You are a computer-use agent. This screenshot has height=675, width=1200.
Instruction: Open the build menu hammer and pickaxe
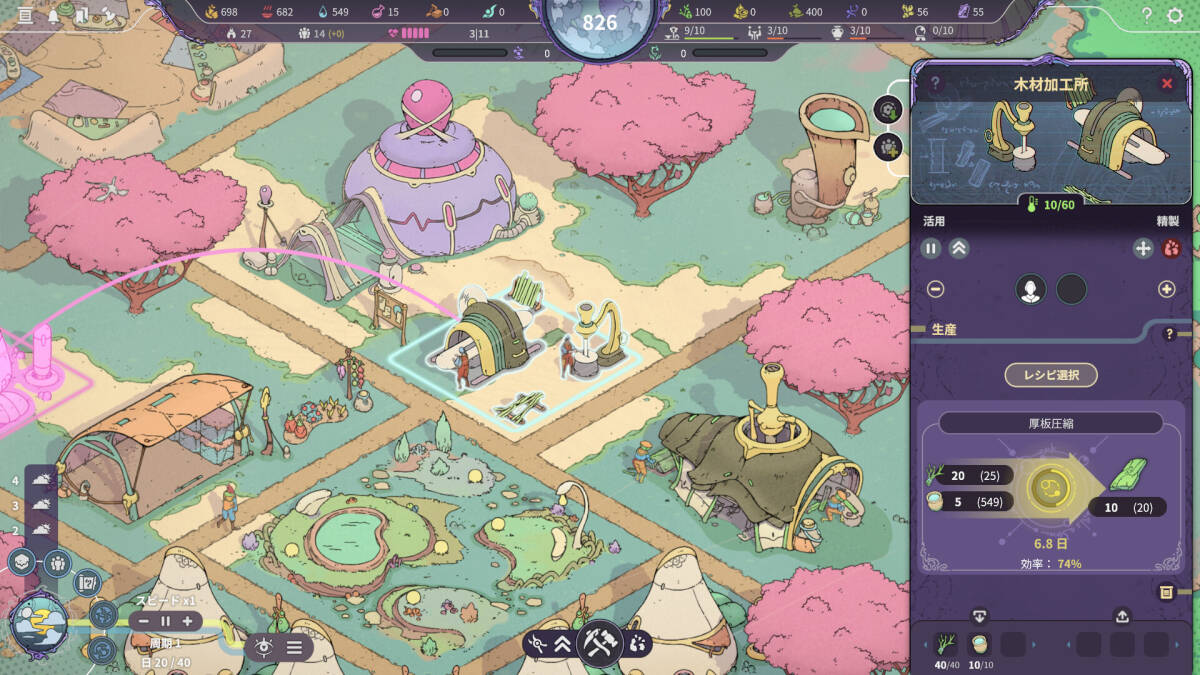click(x=602, y=642)
